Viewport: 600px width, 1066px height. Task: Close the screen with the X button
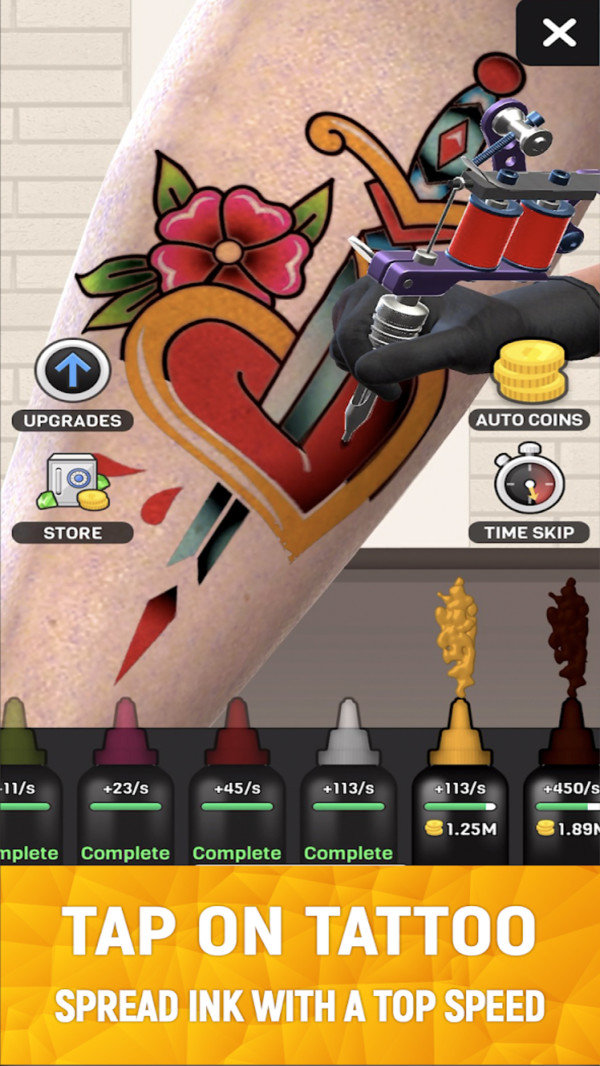(559, 33)
